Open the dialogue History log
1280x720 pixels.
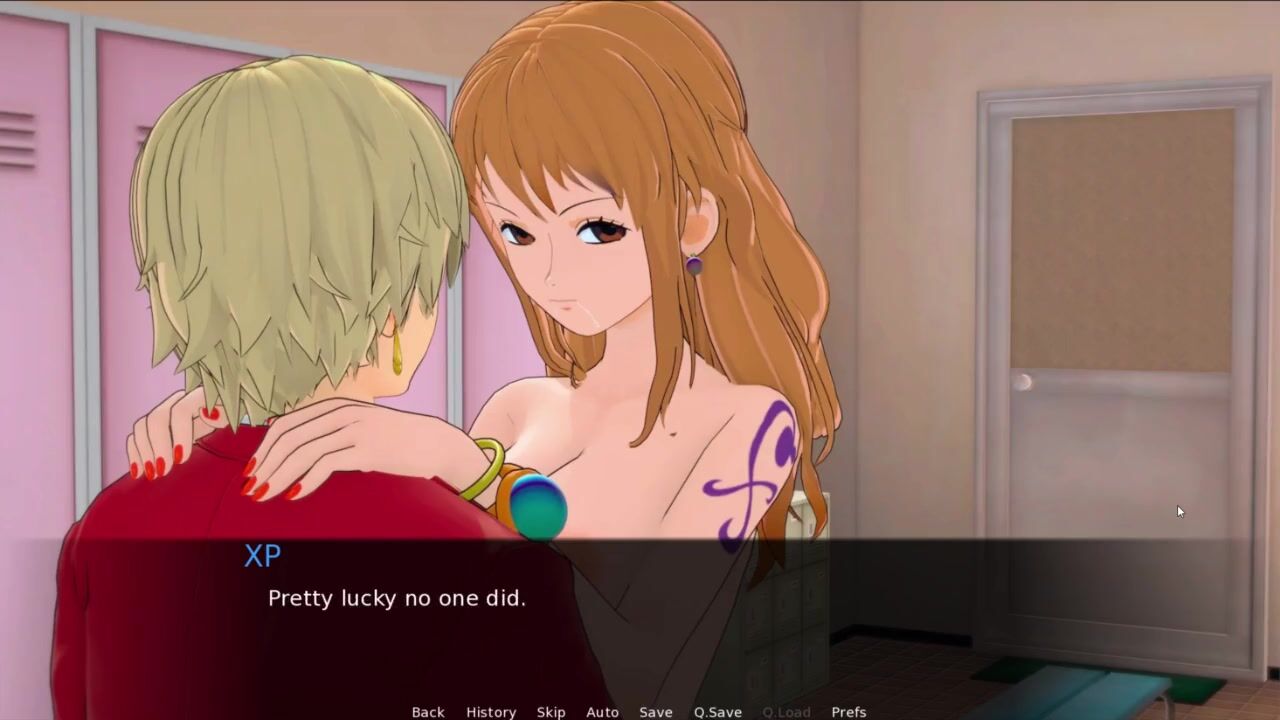491,712
